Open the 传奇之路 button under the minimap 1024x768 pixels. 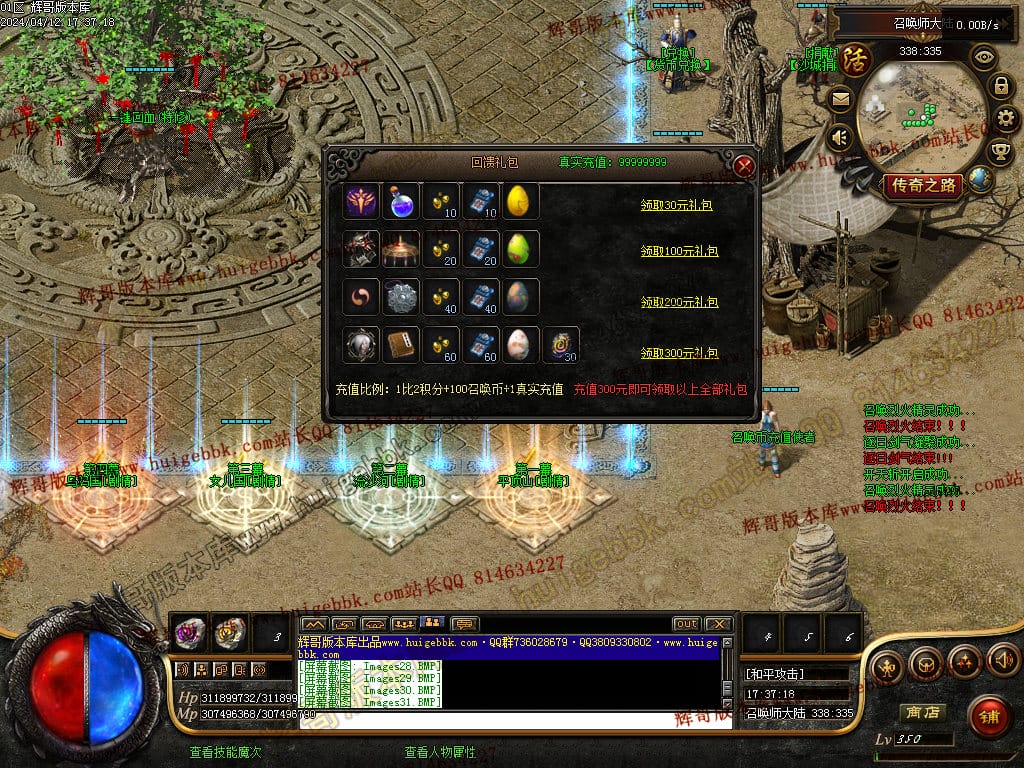coord(922,185)
